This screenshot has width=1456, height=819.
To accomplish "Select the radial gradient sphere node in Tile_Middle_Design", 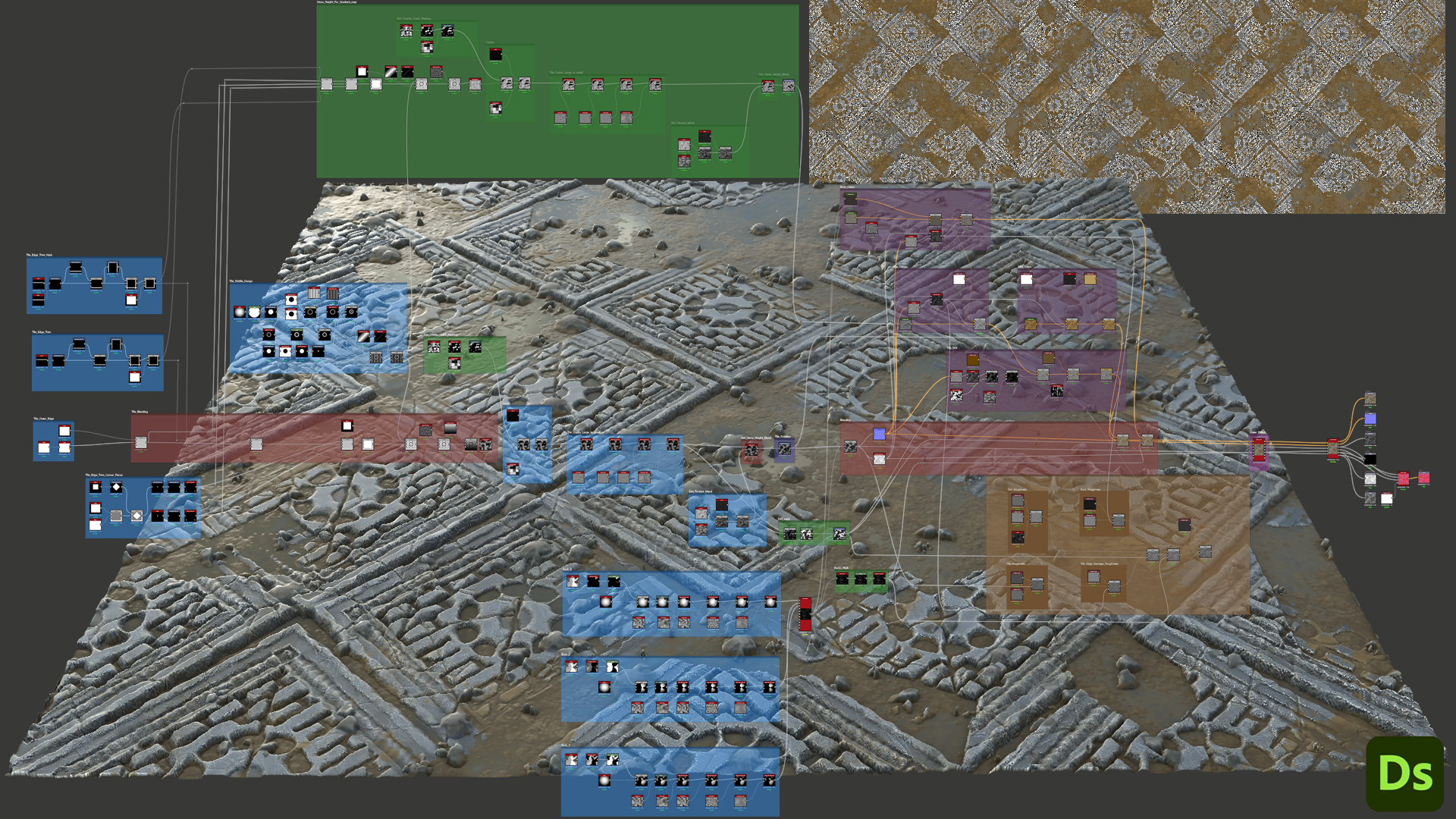I will coord(240,312).
